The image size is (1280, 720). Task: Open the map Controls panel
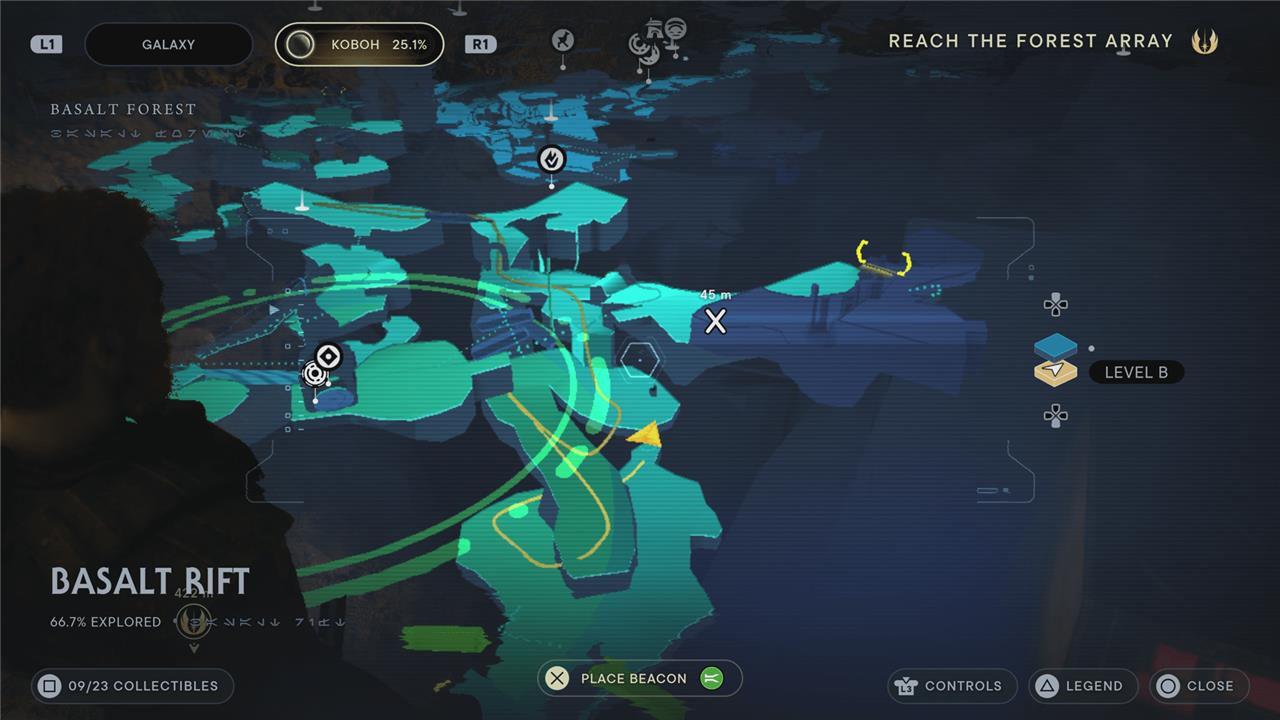(x=952, y=686)
